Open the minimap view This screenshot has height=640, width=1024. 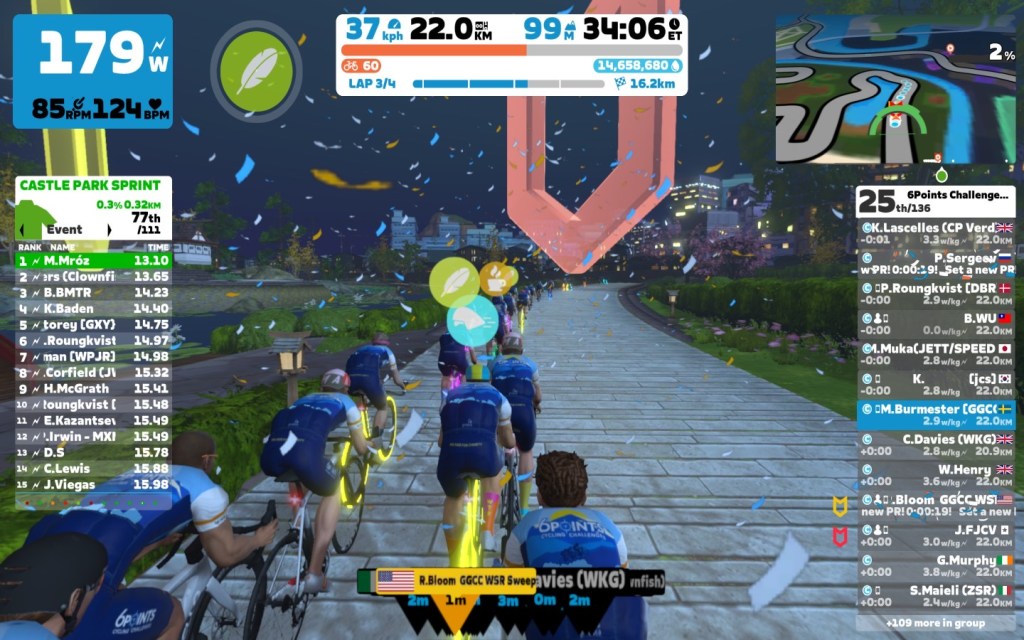895,88
